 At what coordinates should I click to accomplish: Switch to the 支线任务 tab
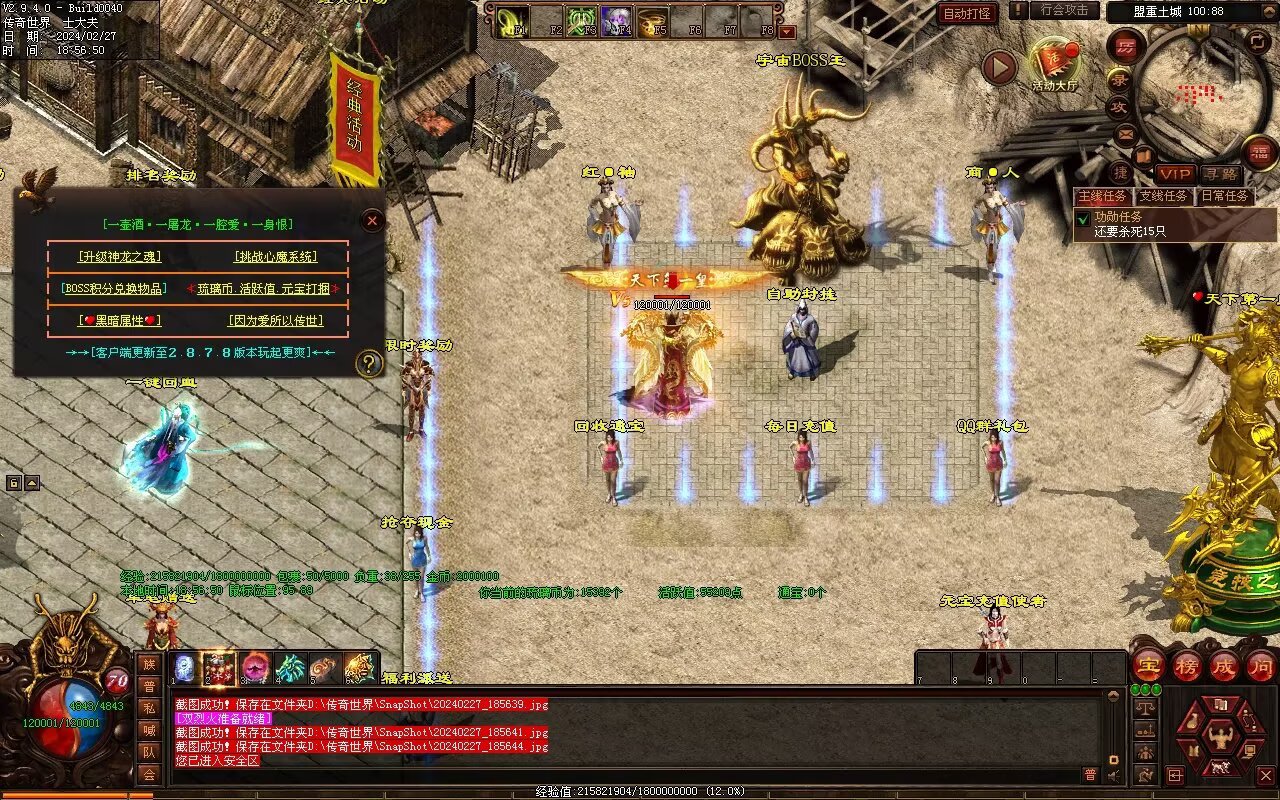pos(1166,196)
